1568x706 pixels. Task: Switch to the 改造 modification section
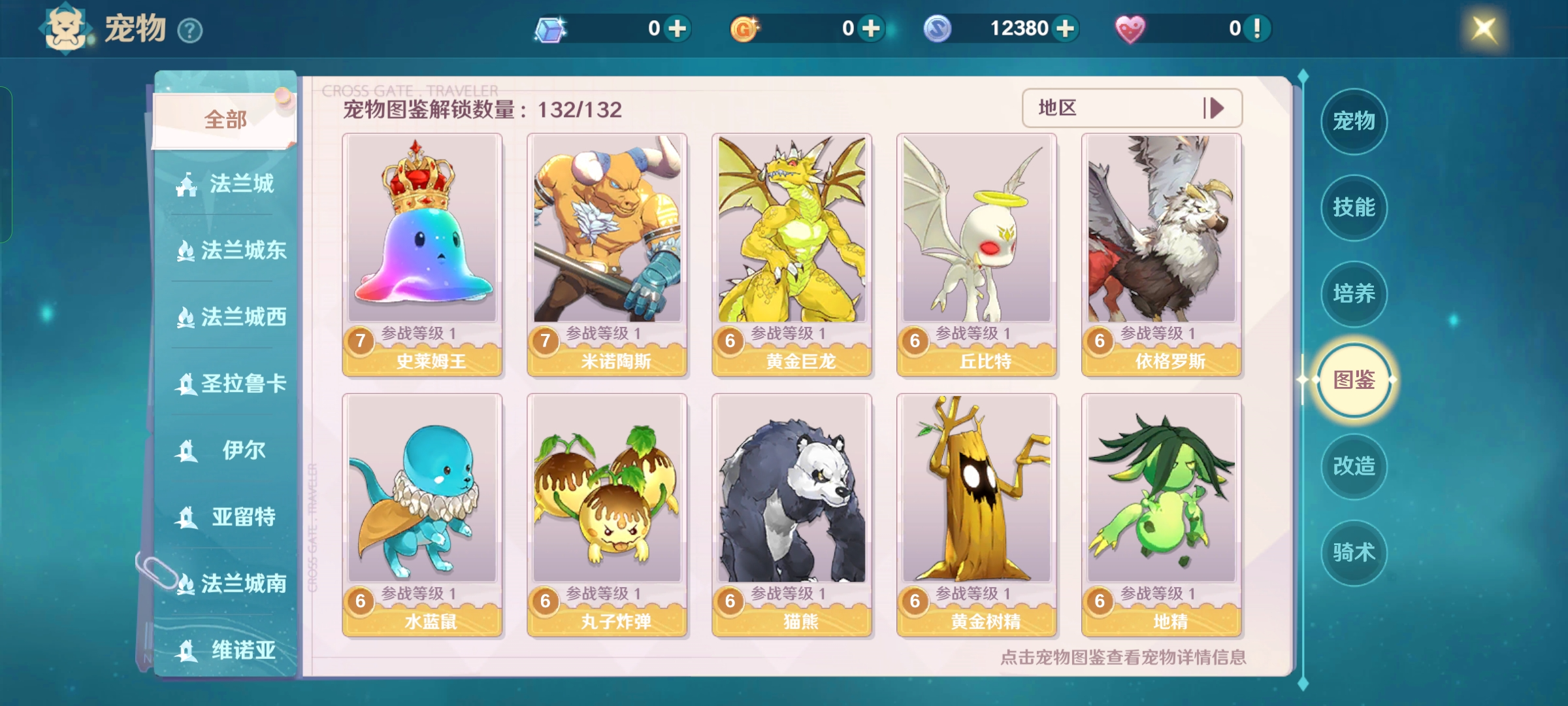1354,466
